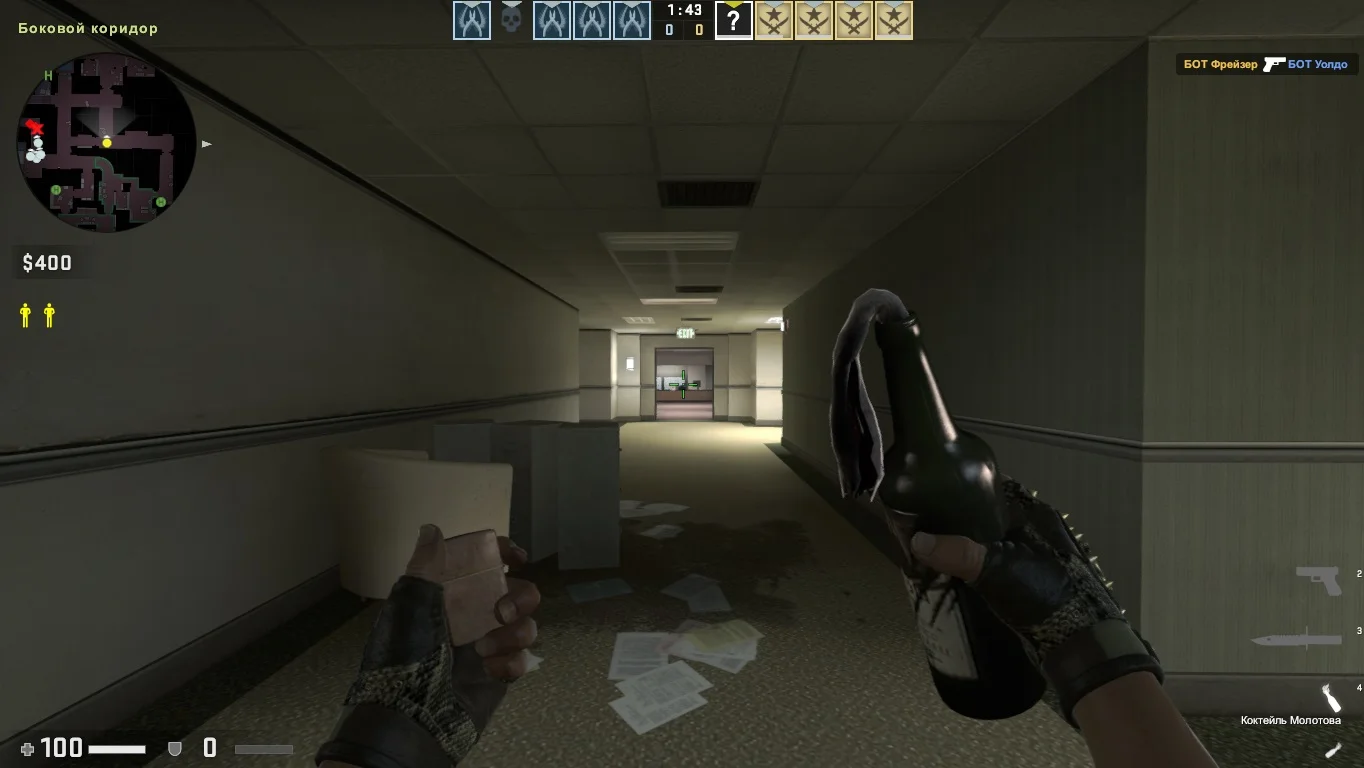Click the red marker on the minimap

pyautogui.click(x=36, y=127)
